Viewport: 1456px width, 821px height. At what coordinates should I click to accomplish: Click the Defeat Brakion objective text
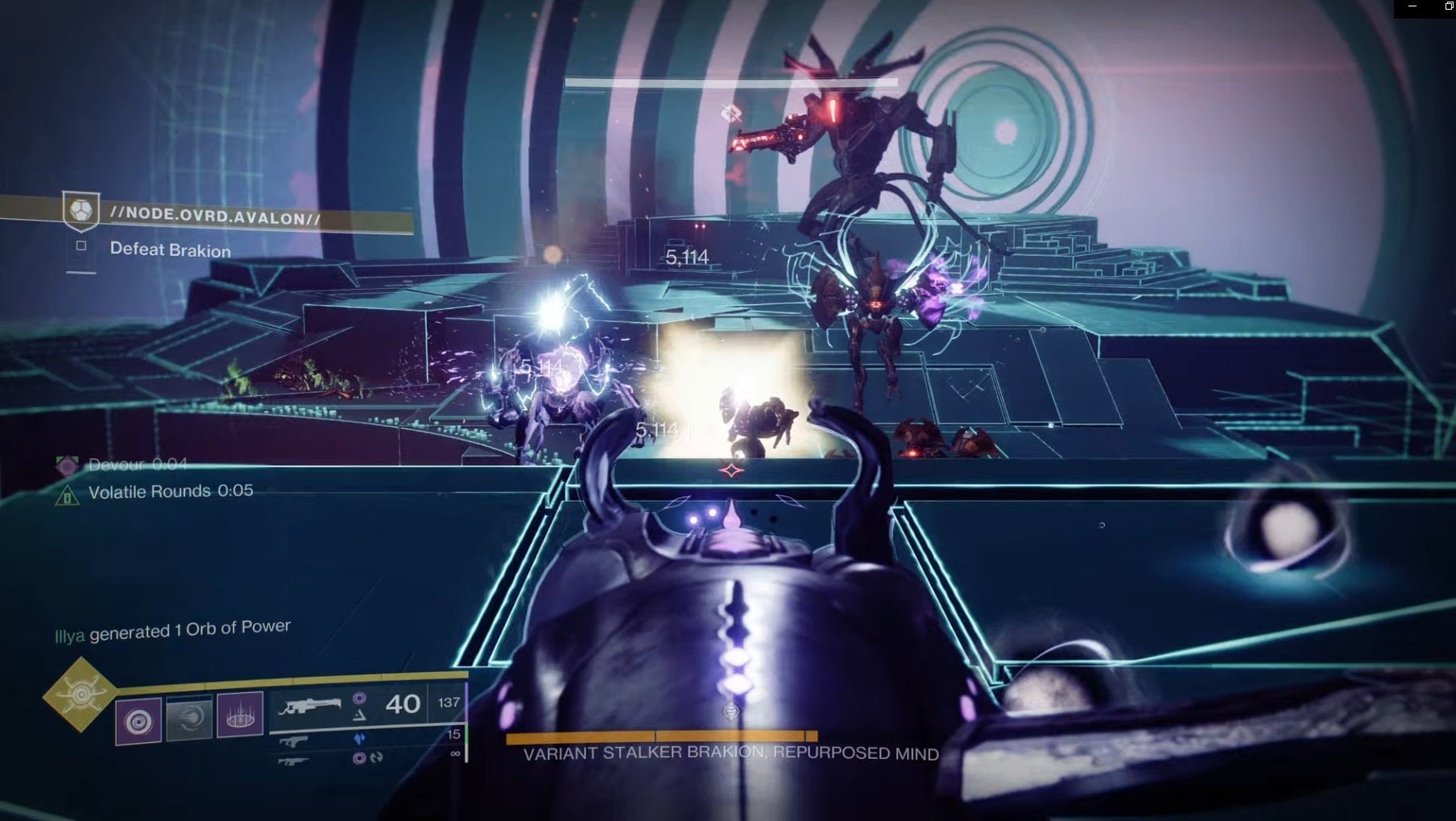tap(170, 250)
